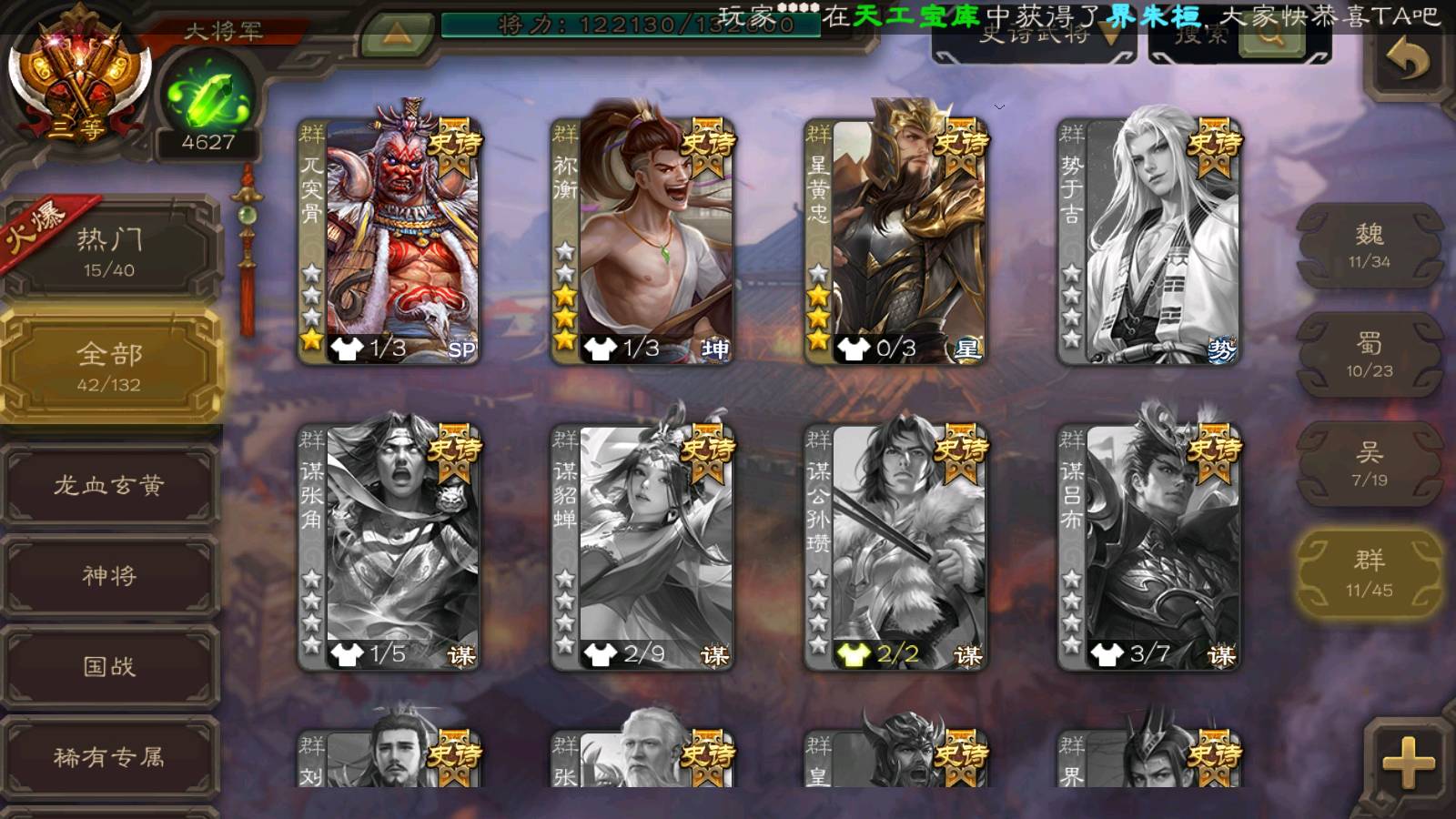The image size is (1456, 819).
Task: Open the 谋公孙瓒 hero card
Action: click(x=895, y=547)
